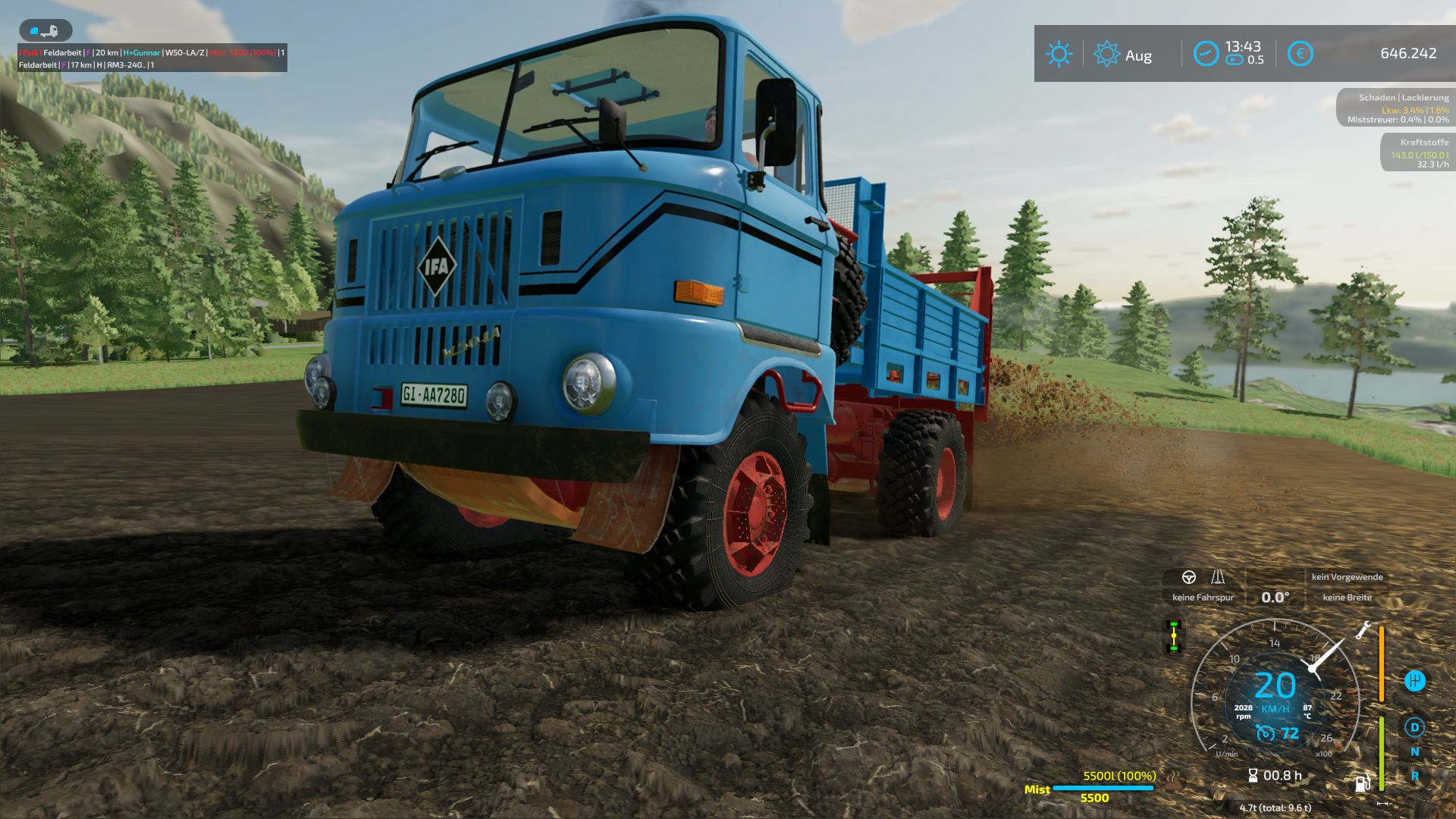The width and height of the screenshot is (1456, 819).
Task: Switch to N neutral
Action: tap(1414, 752)
